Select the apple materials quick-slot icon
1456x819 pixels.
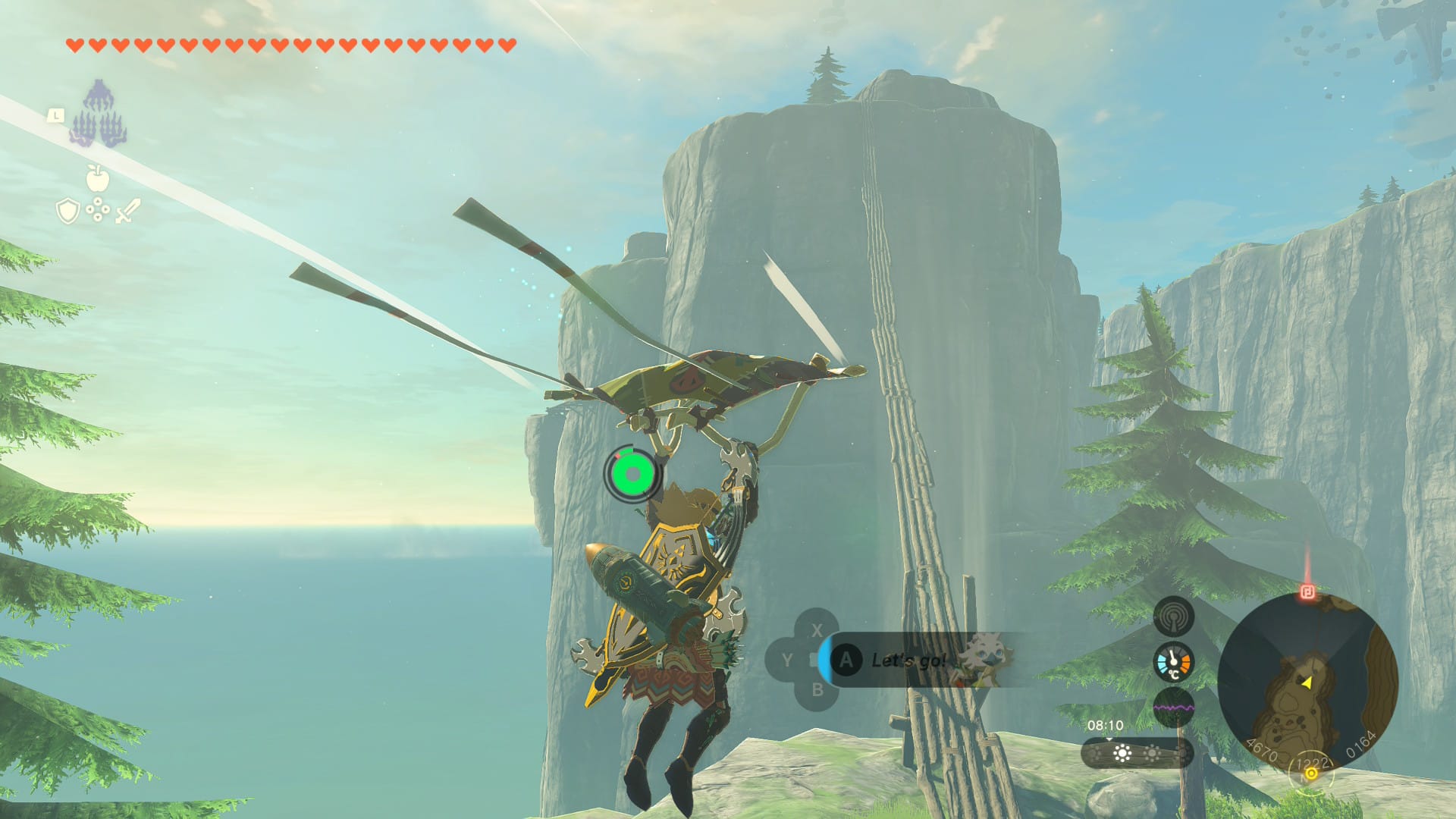coord(97,179)
